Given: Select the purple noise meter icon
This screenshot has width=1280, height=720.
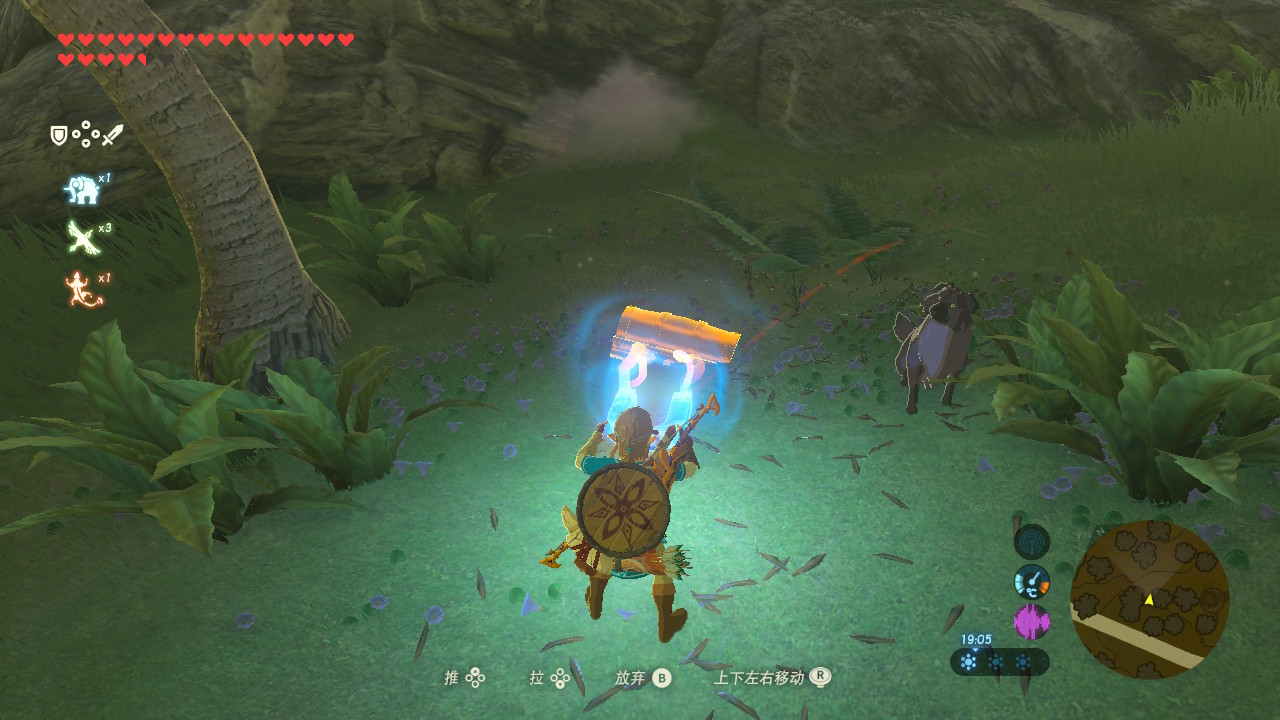Looking at the screenshot, I should point(1031,622).
